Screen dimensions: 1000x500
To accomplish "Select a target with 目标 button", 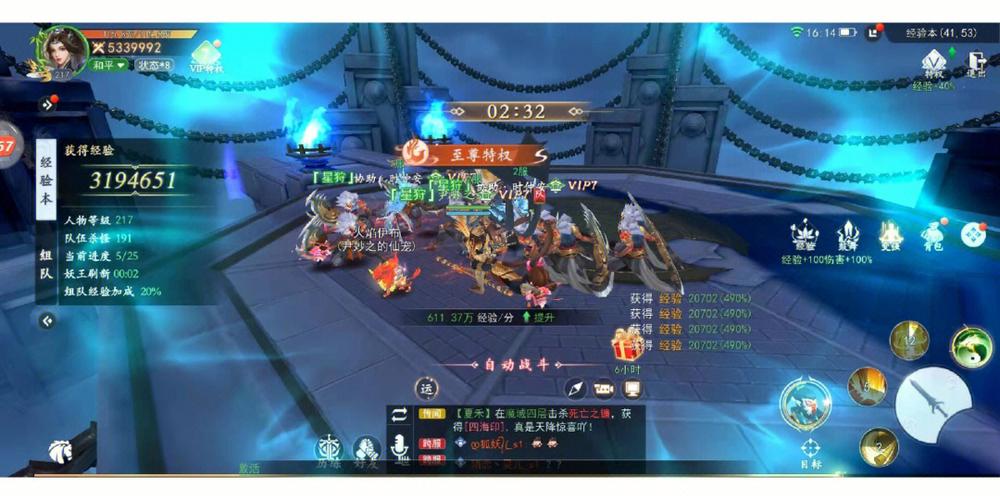I will pyautogui.click(x=810, y=451).
